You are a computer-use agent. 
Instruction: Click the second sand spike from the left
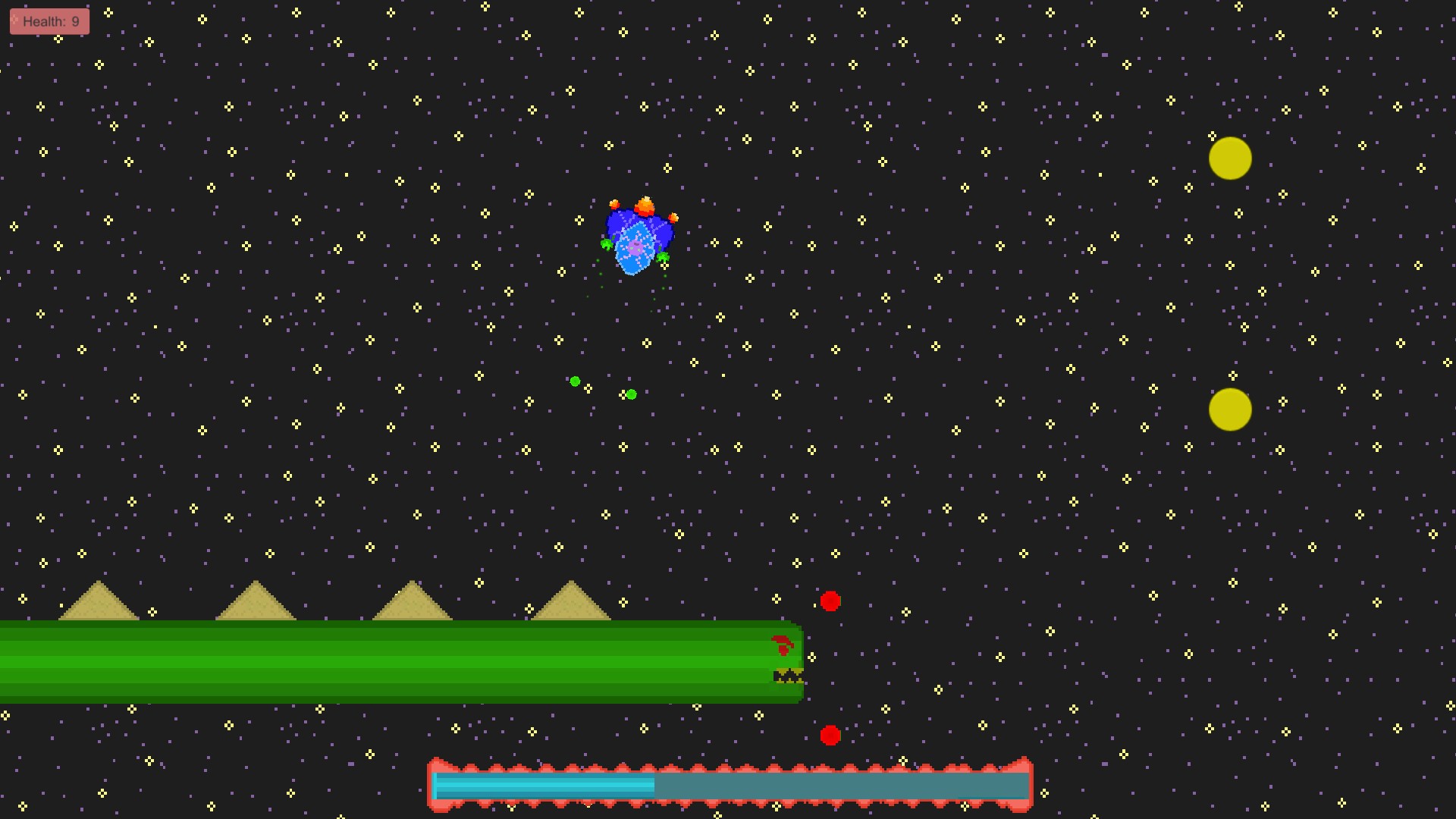[256, 603]
